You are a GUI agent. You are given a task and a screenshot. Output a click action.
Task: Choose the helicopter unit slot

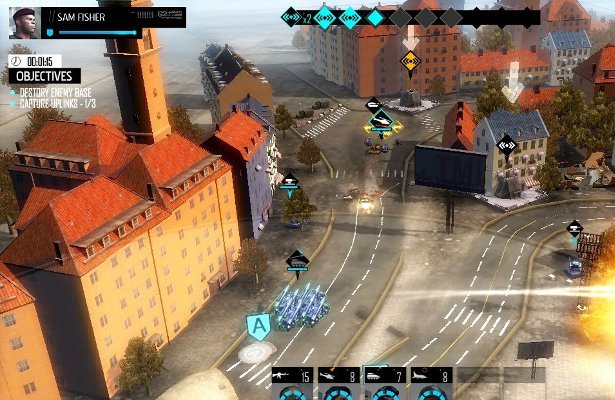point(337,376)
